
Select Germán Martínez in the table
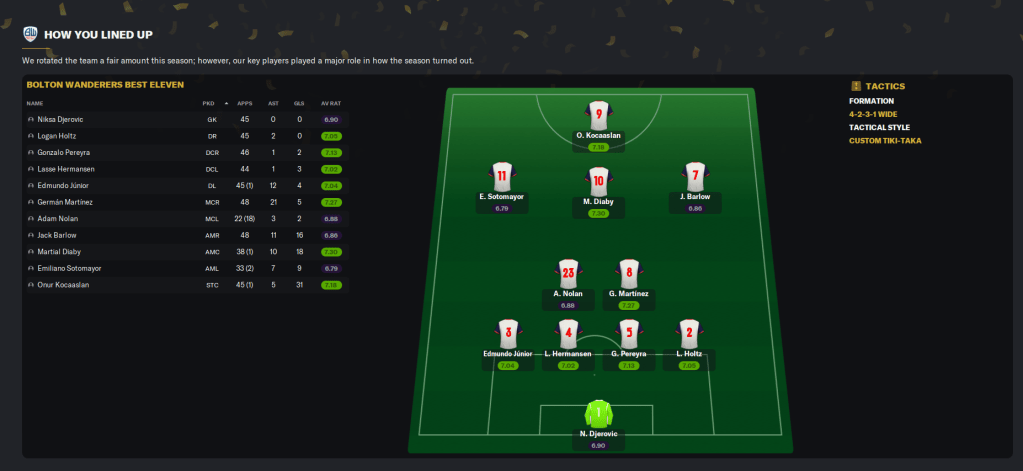point(64,202)
